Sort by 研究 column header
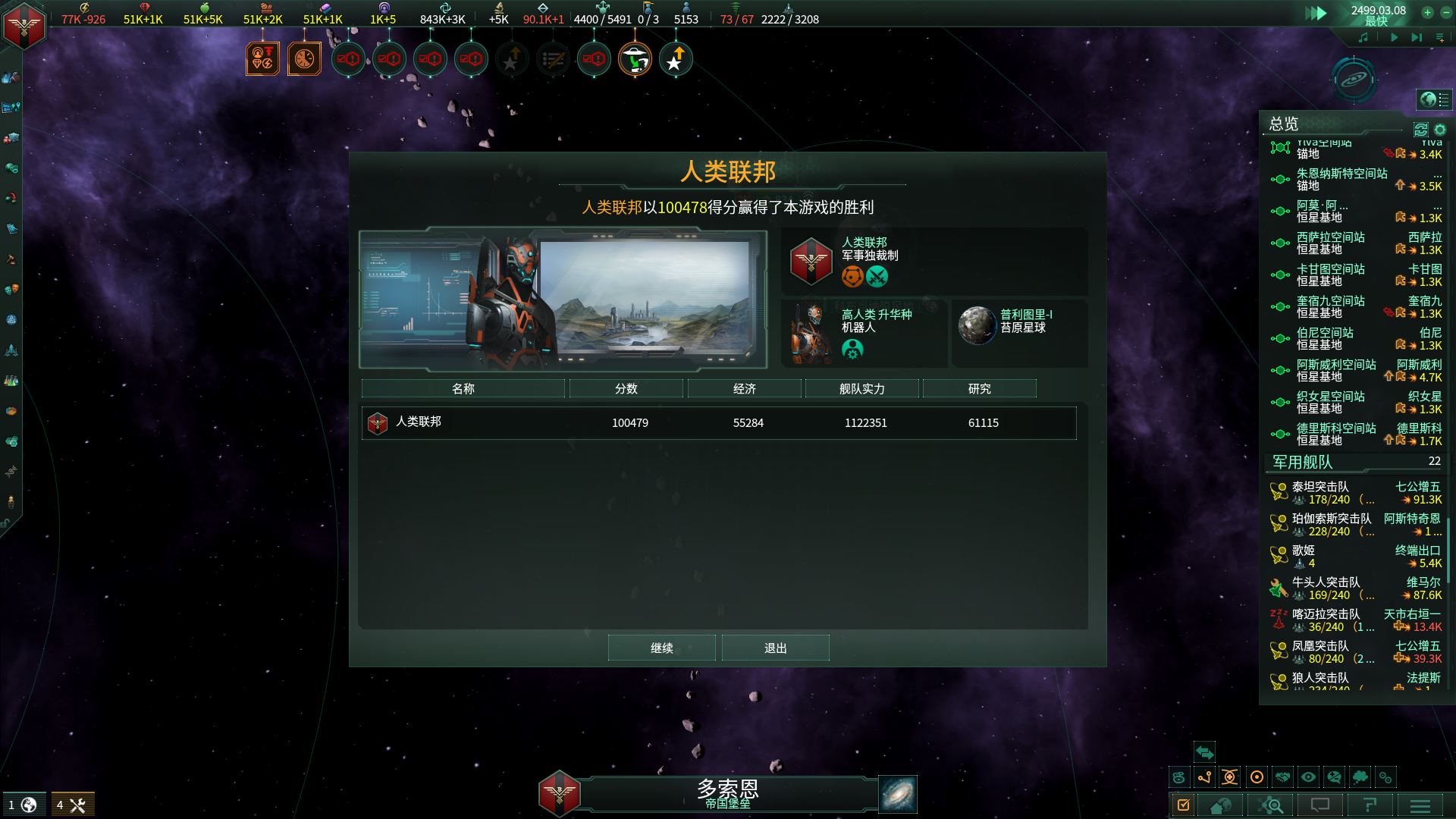Screen dimensions: 1456x819 (x=979, y=388)
